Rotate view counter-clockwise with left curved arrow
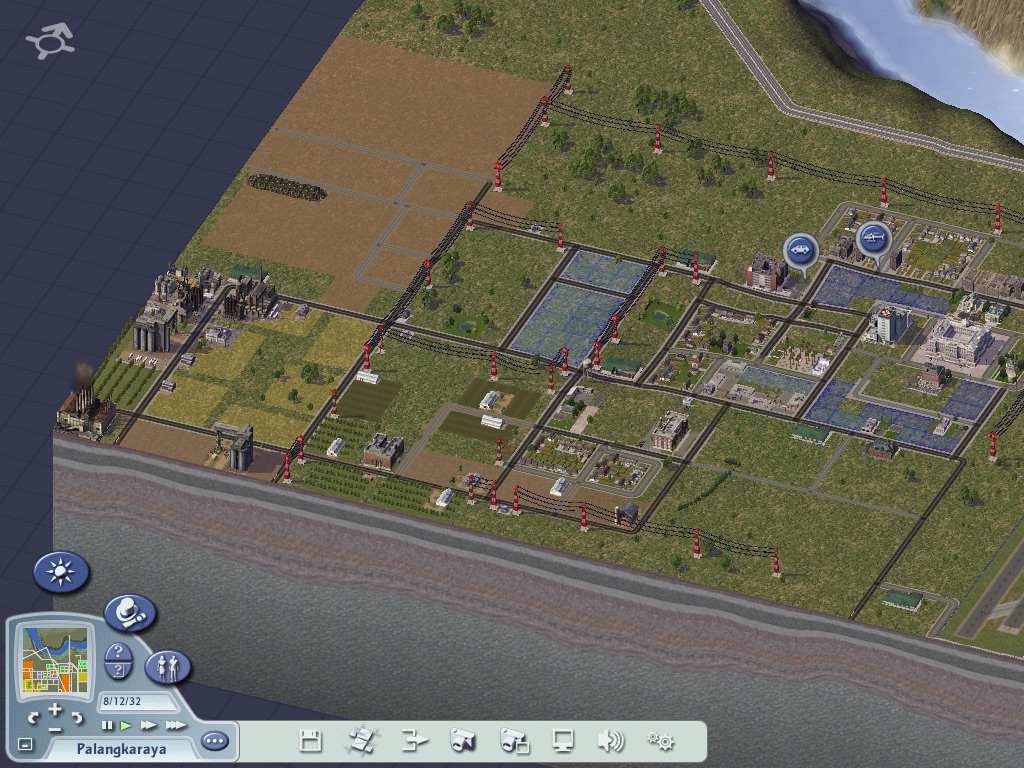 [x=34, y=717]
